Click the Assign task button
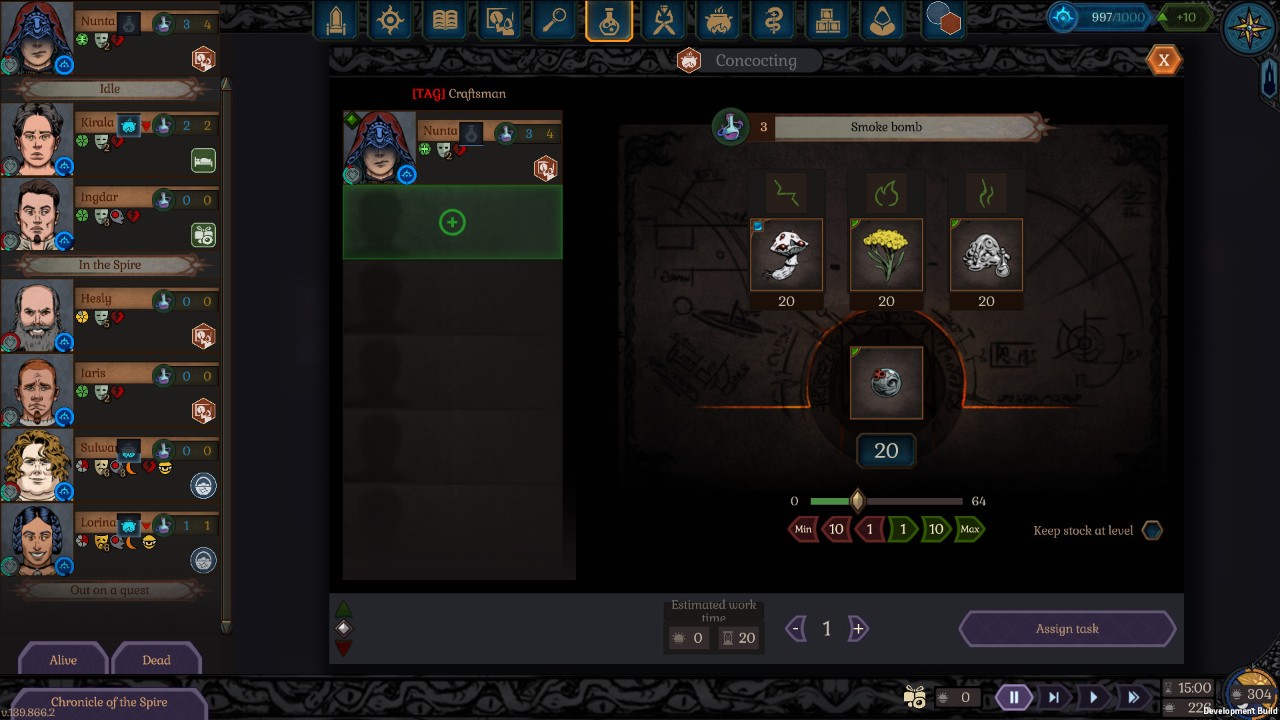 (x=1067, y=629)
